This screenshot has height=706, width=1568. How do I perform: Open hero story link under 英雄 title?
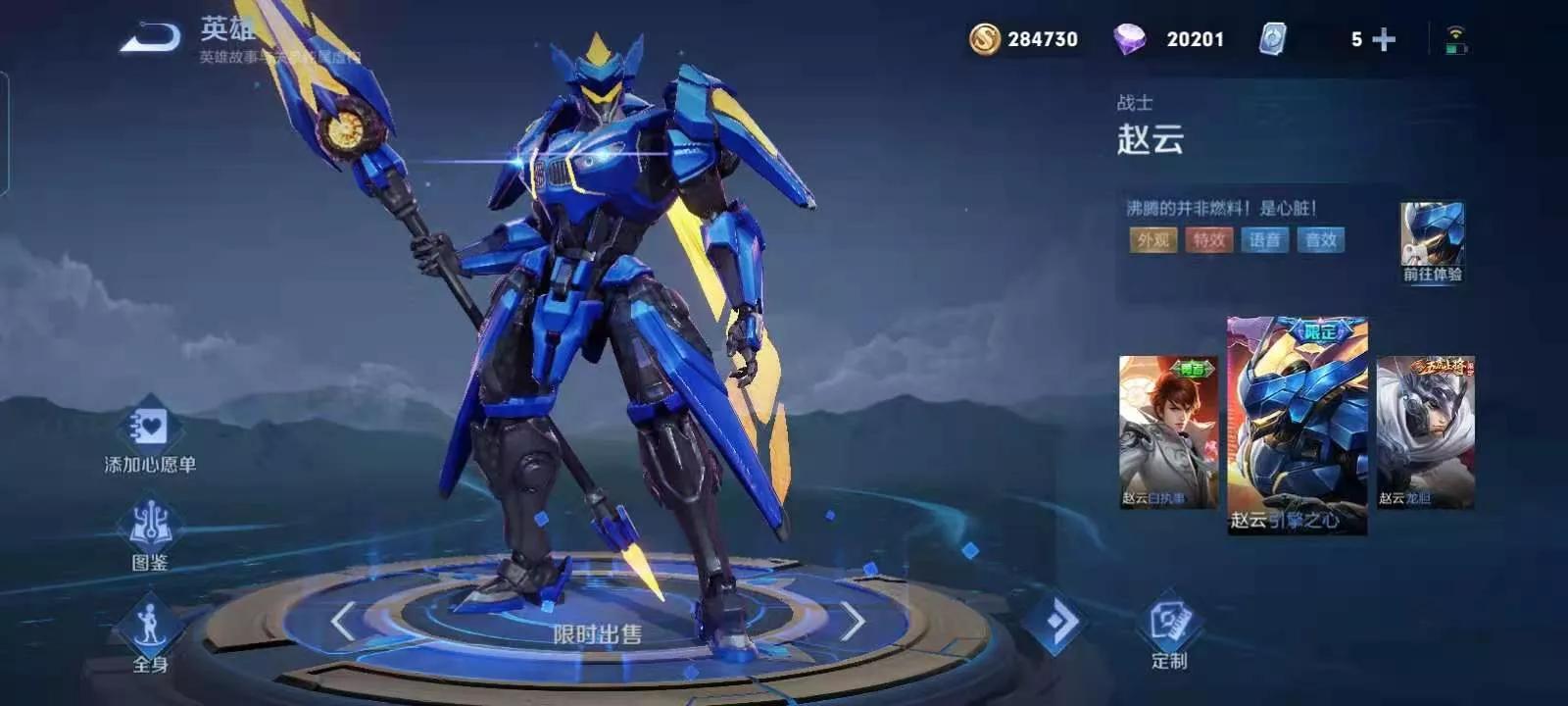tap(279, 58)
